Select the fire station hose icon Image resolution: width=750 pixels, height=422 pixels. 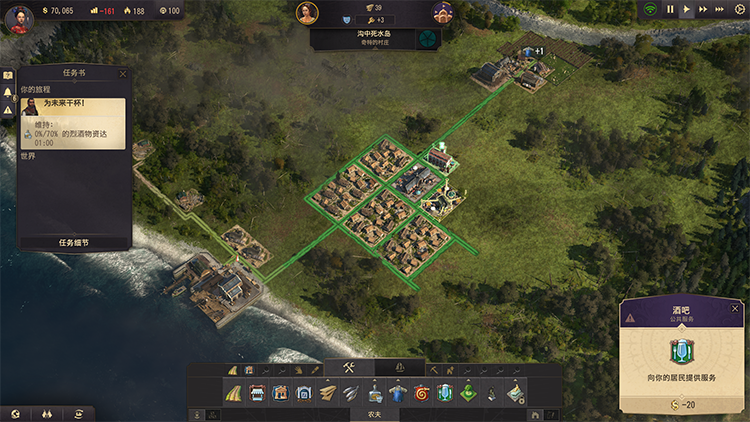(x=422, y=393)
